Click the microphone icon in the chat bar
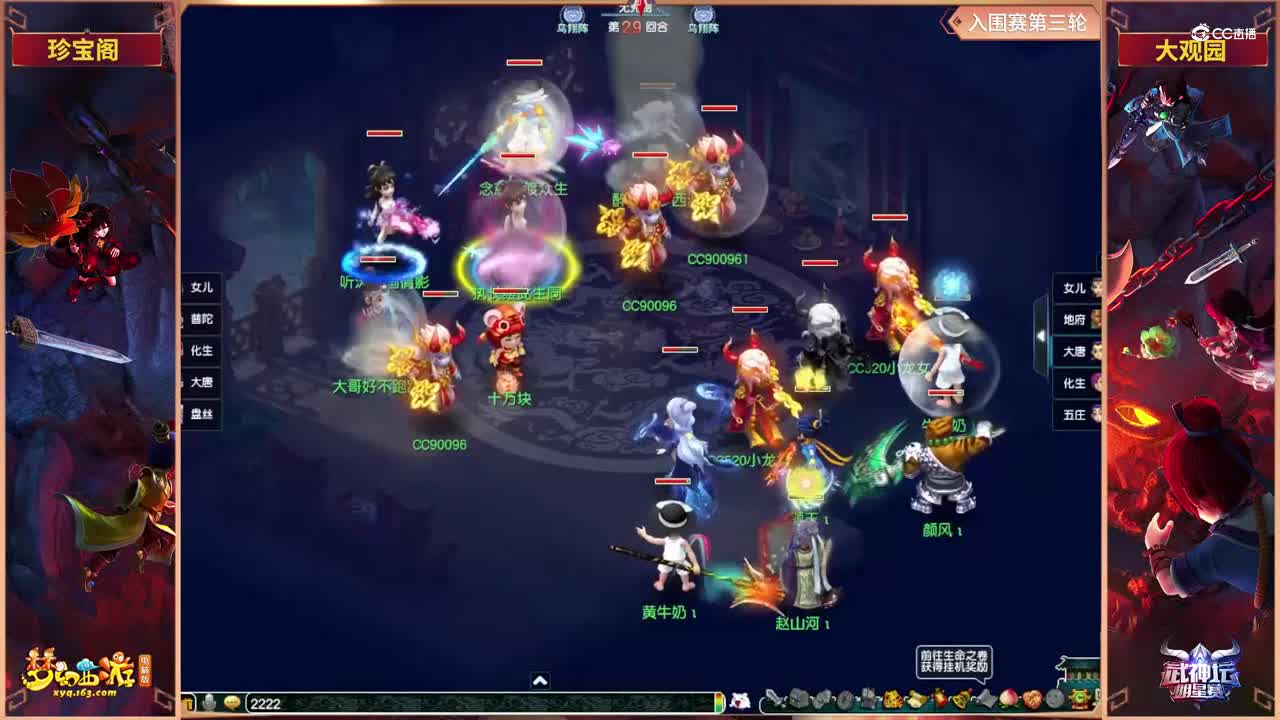The width and height of the screenshot is (1280, 720). pos(207,701)
